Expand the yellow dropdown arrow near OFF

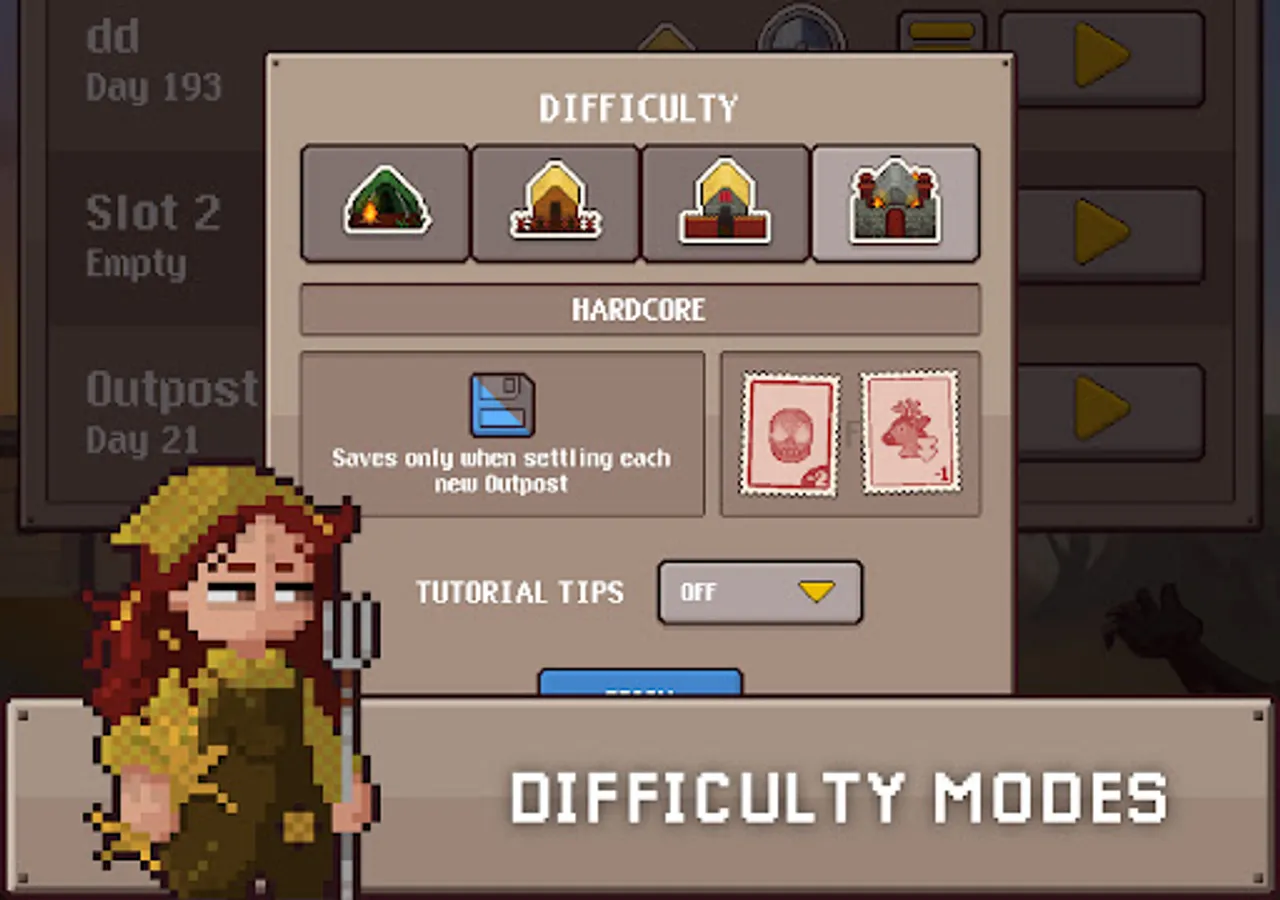tap(818, 591)
